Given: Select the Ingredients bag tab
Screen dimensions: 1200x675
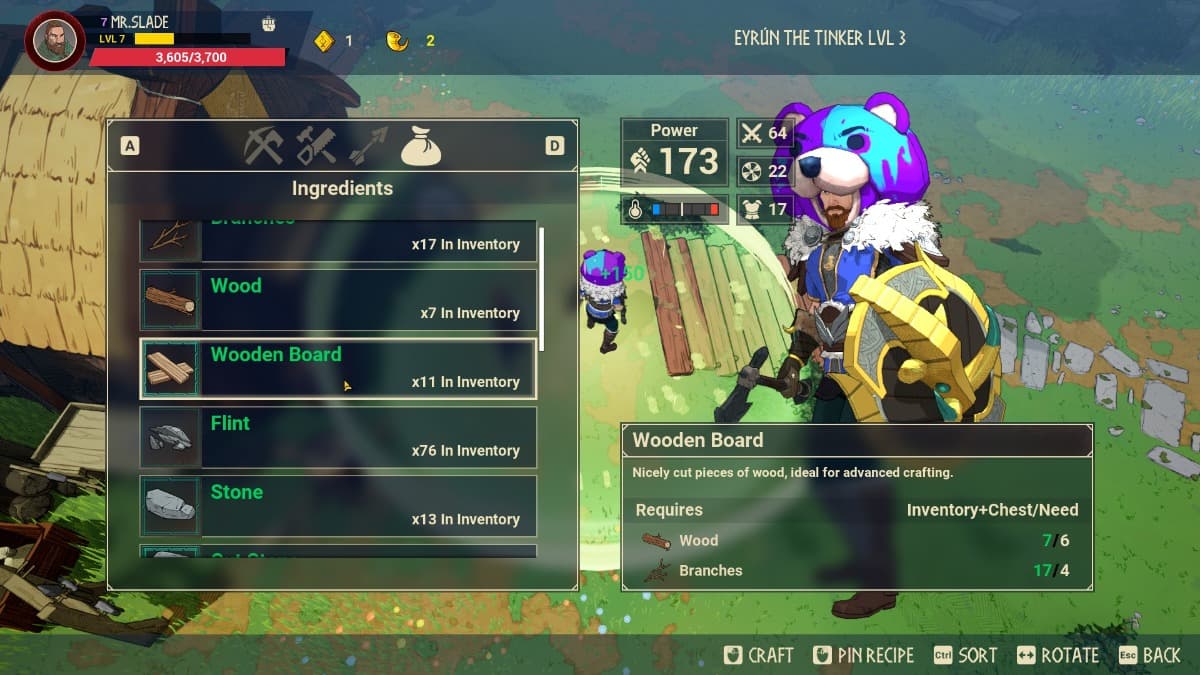Looking at the screenshot, I should point(421,146).
